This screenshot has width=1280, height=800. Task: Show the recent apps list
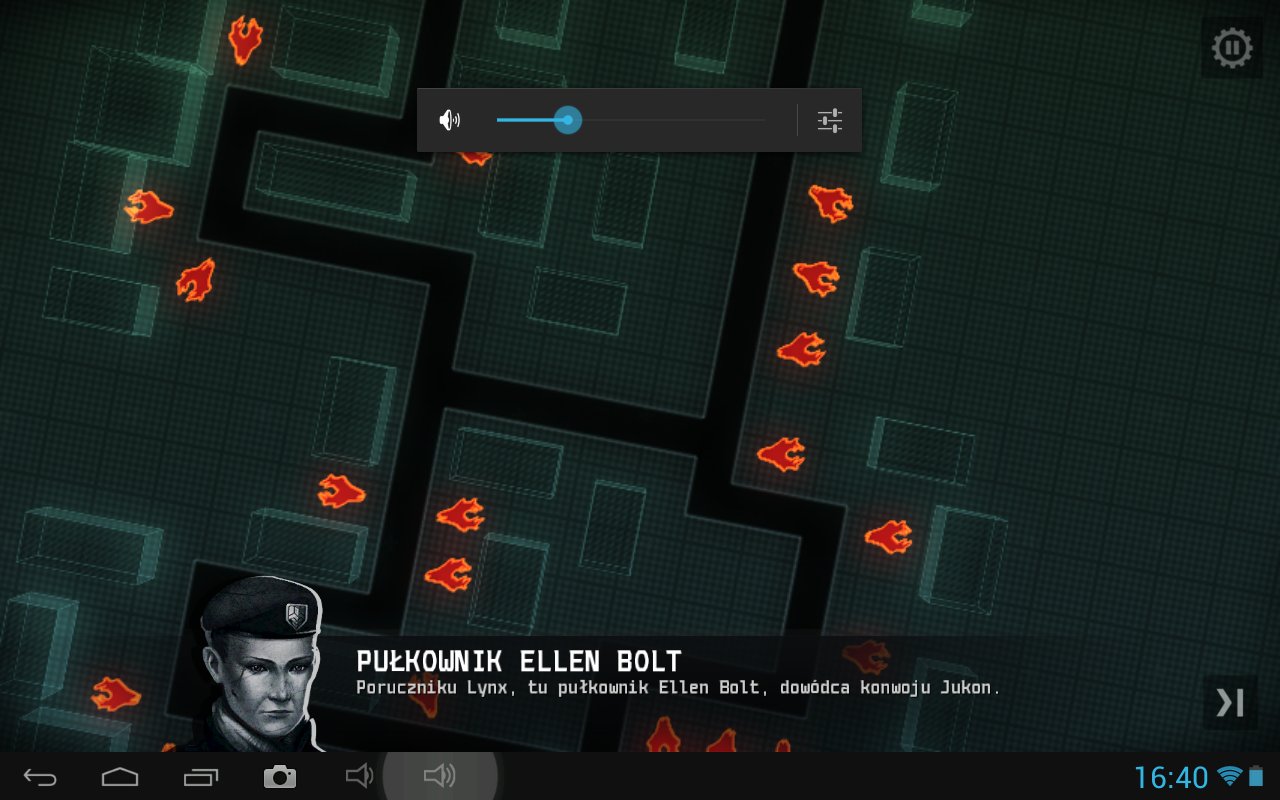(x=200, y=777)
